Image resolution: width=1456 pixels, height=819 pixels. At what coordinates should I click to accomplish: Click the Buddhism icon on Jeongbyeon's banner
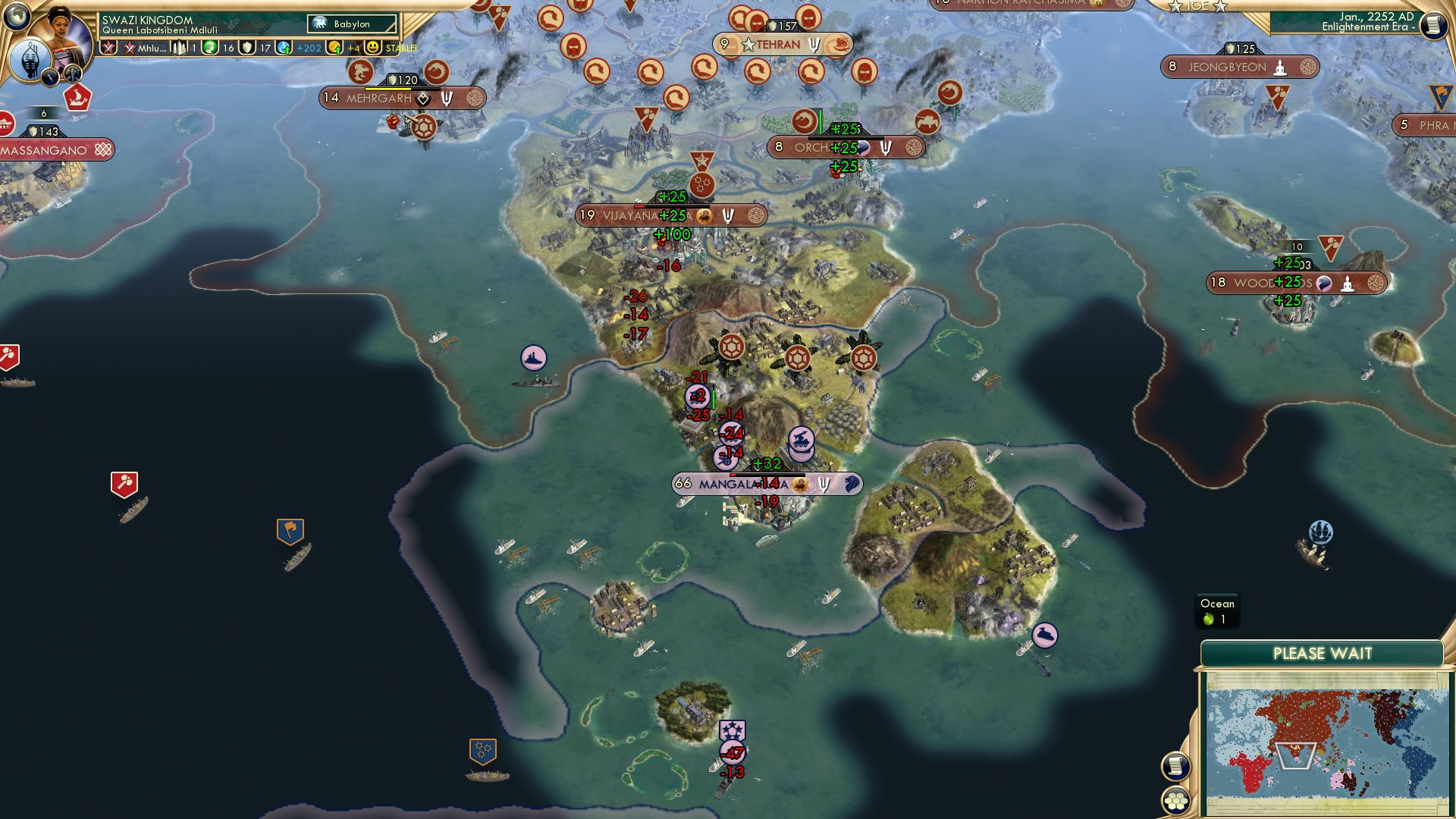point(1280,68)
